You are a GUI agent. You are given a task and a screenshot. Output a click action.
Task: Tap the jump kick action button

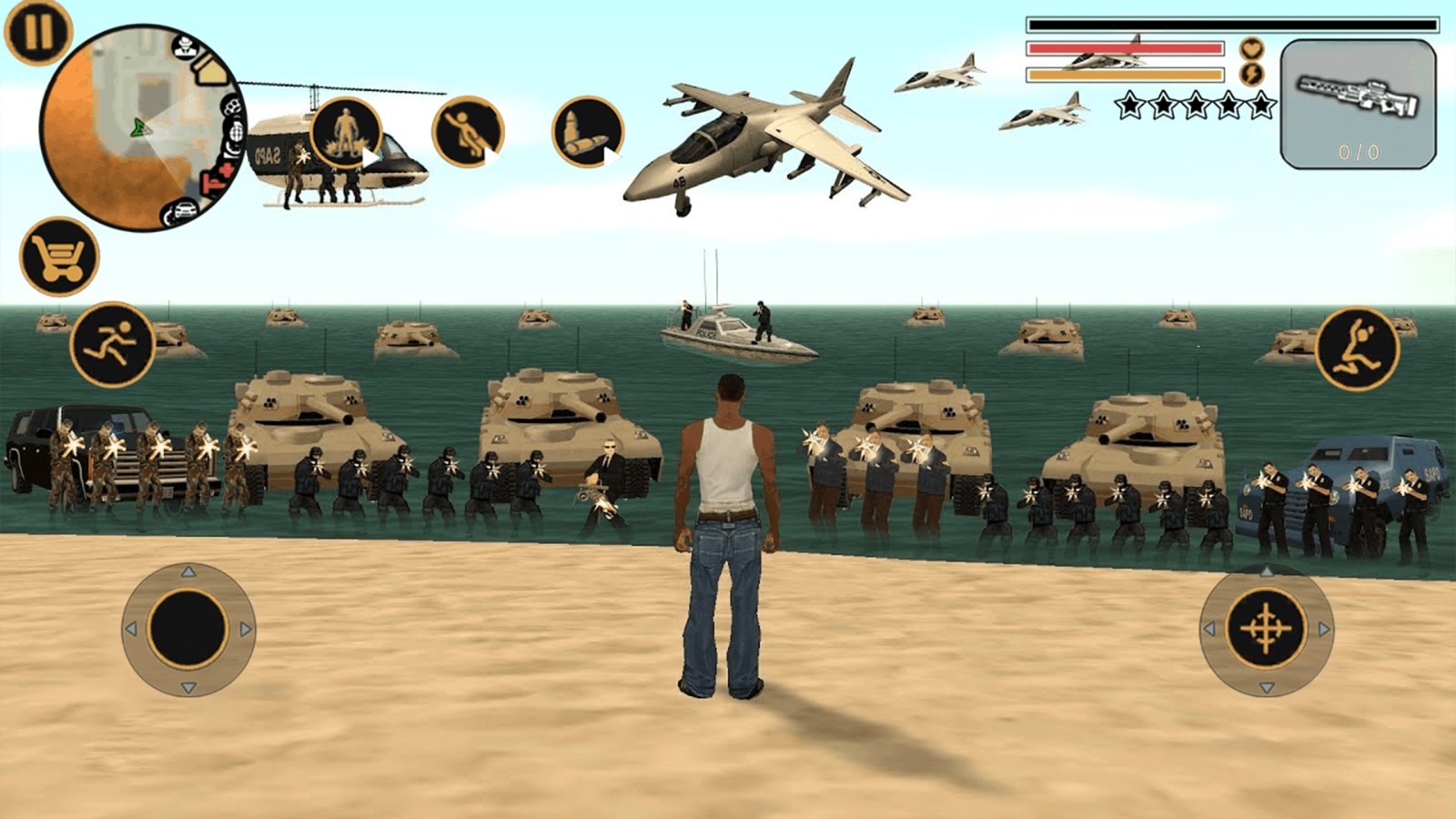pos(1357,349)
